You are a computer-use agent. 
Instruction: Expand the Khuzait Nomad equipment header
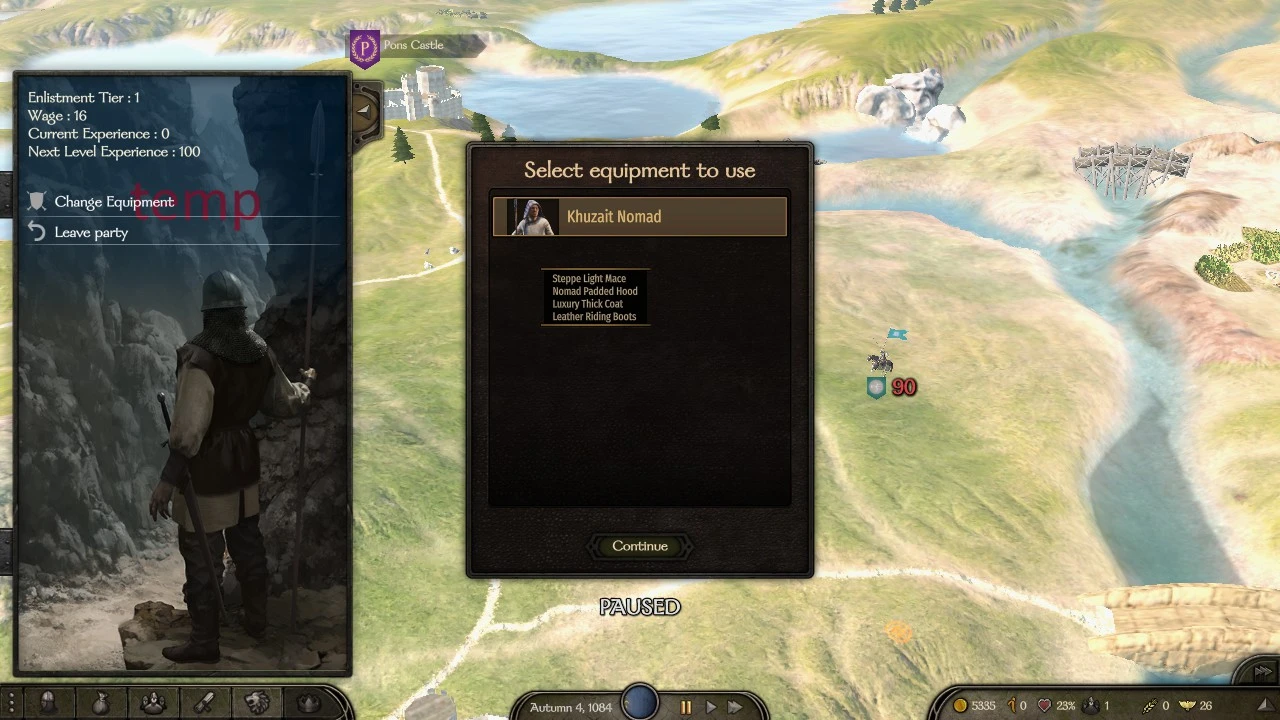[639, 216]
